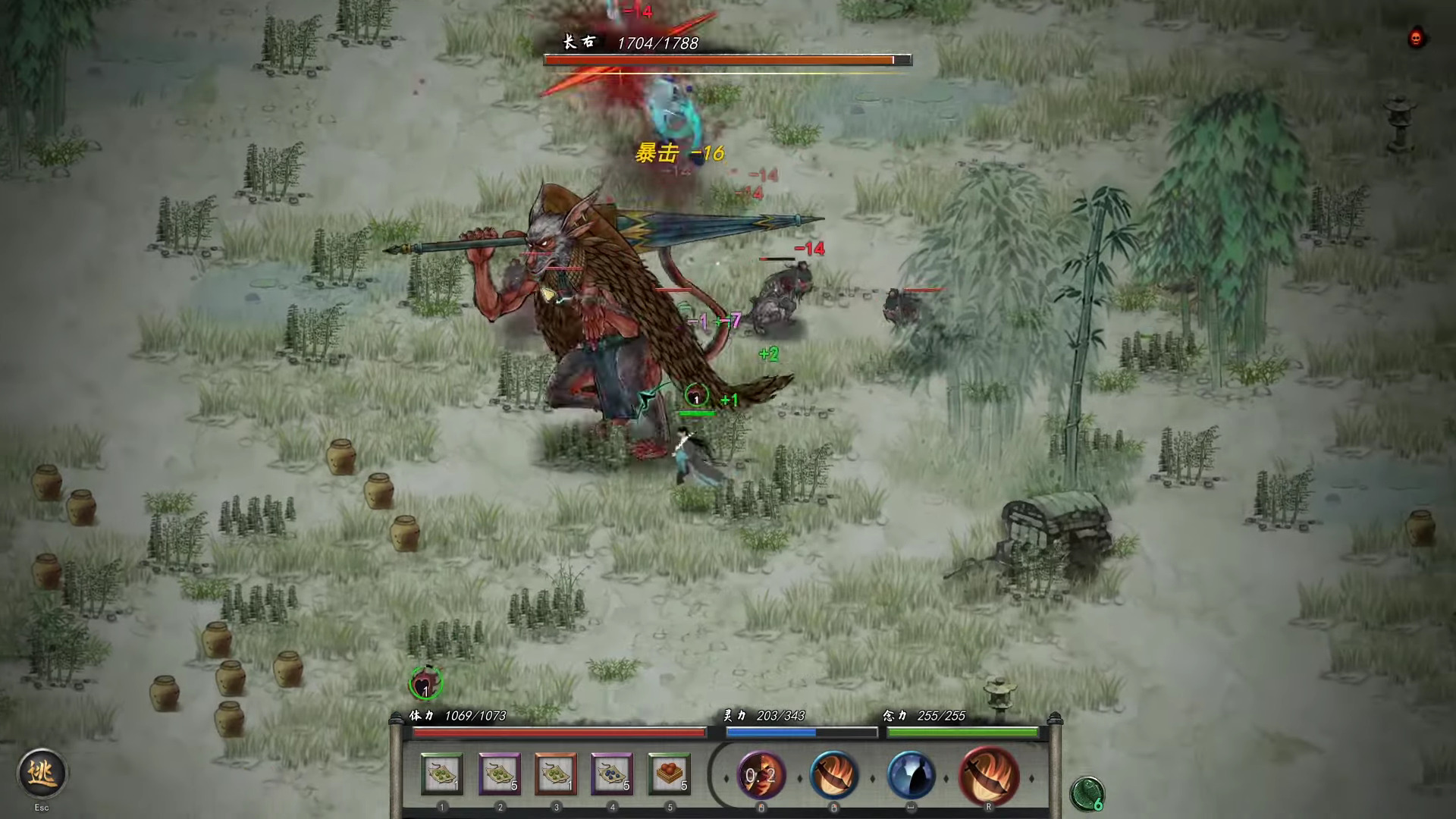Select the heart health marker above the stat bars

425,684
